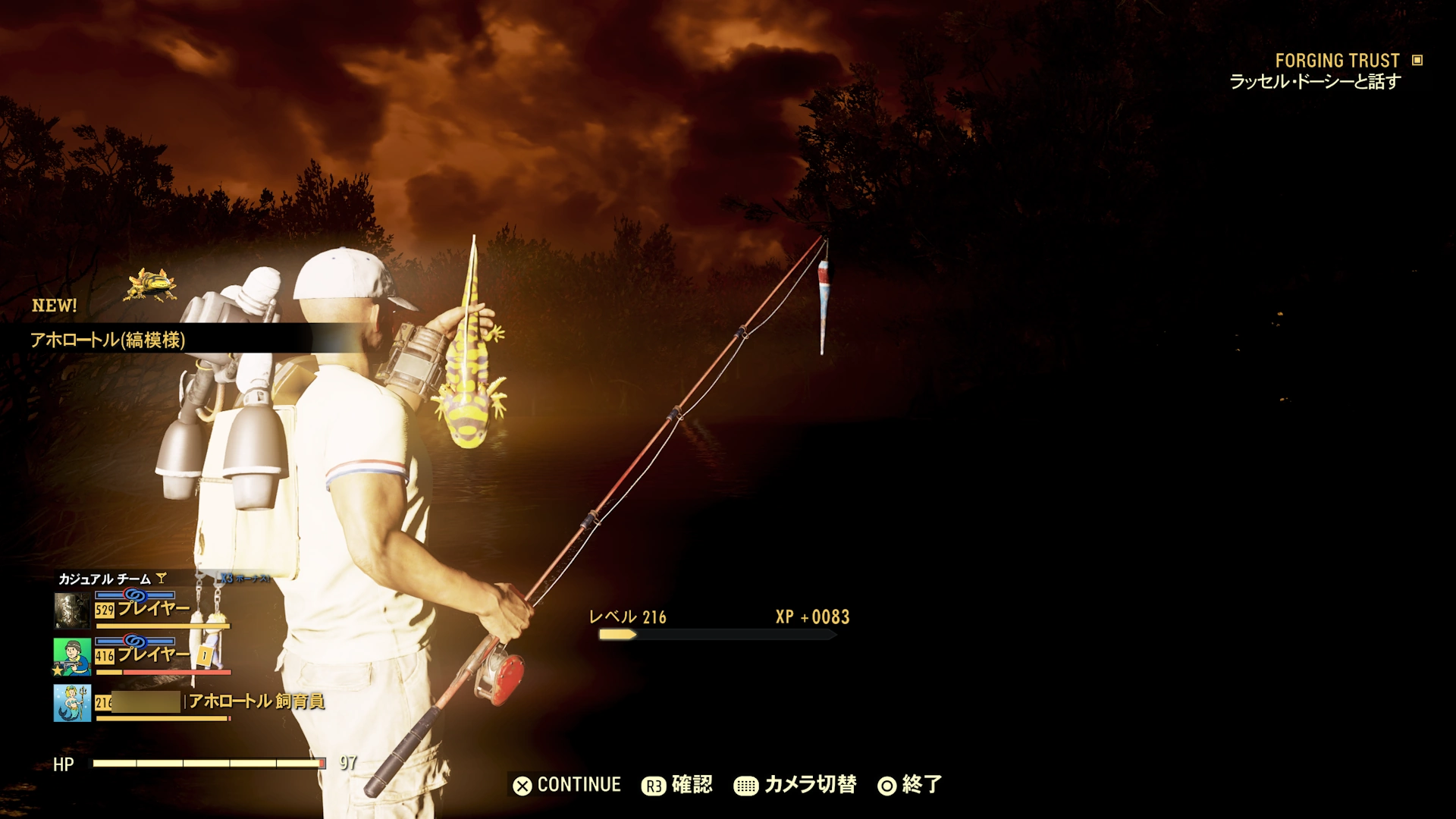Image resolution: width=1456 pixels, height=819 pixels.
Task: Click the yellow axolotl catch icon
Action: click(x=152, y=284)
